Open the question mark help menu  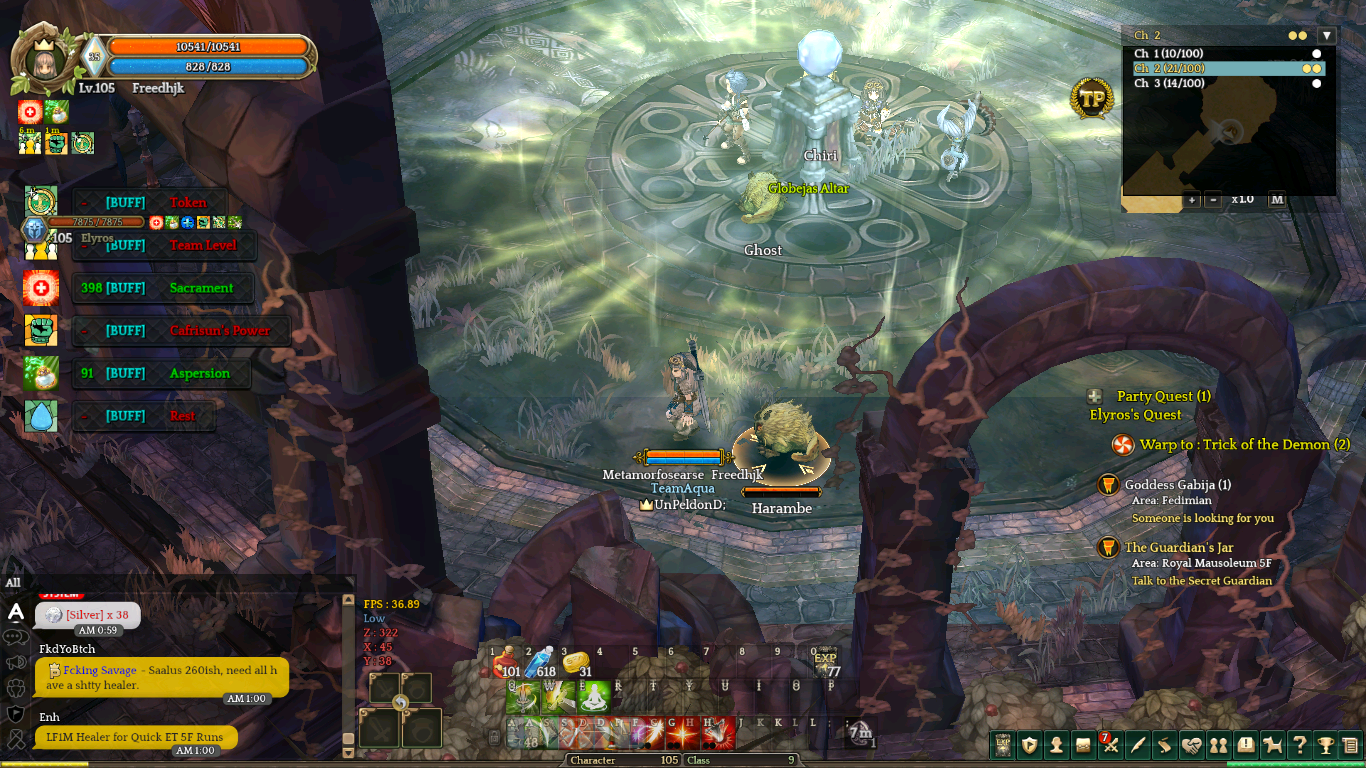(x=1299, y=745)
